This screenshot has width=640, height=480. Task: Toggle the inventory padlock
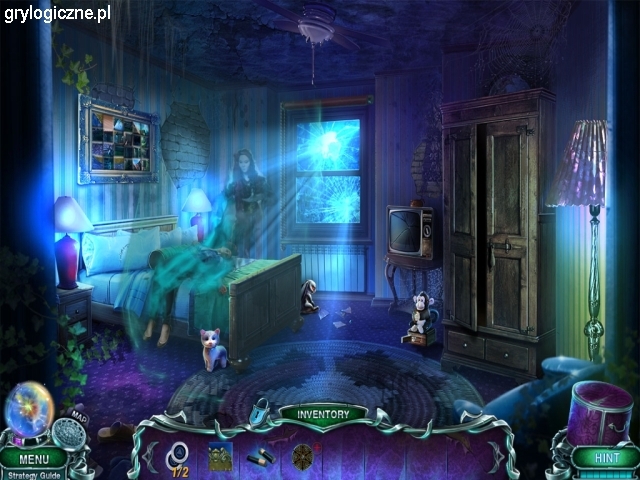(x=260, y=410)
